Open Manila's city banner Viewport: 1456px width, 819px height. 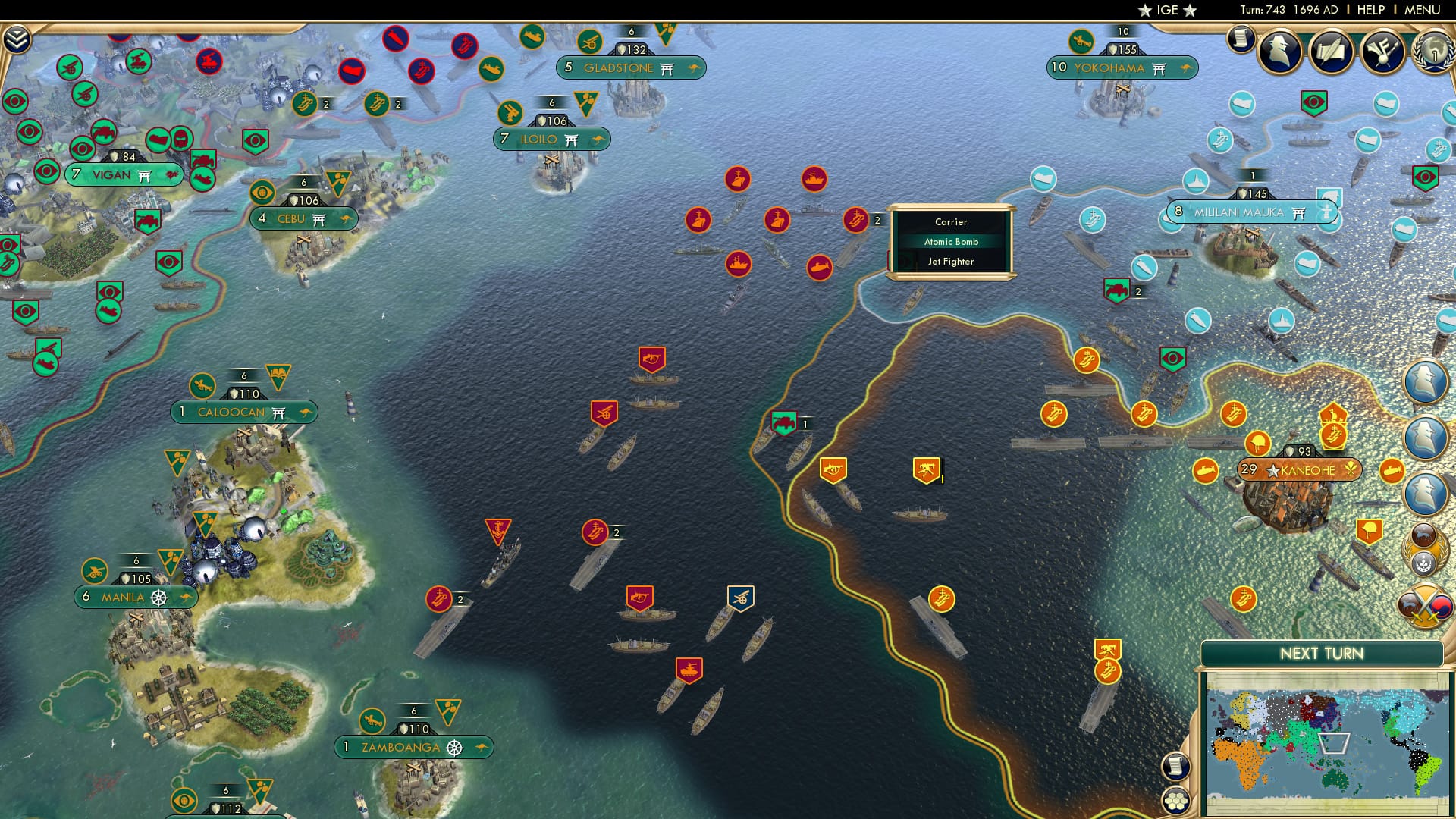[x=133, y=597]
